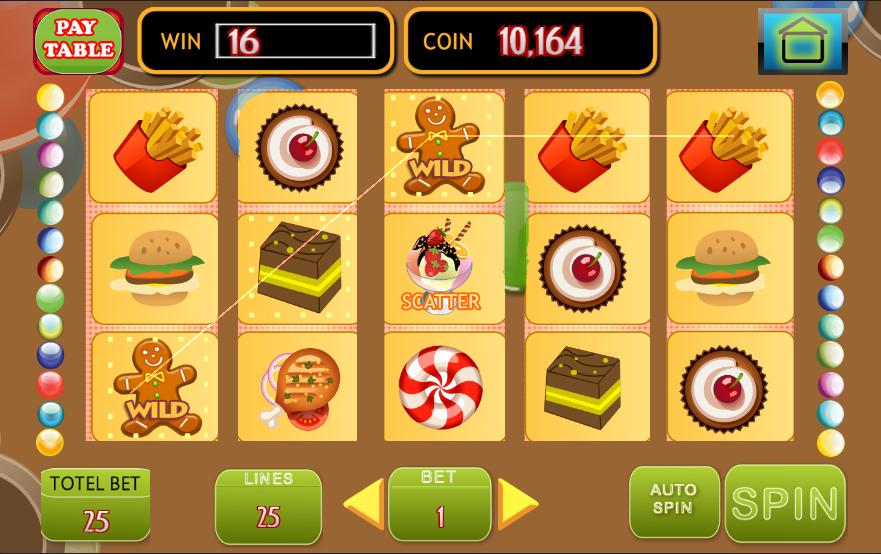Go to the home screen
This screenshot has width=881, height=554.
click(801, 42)
